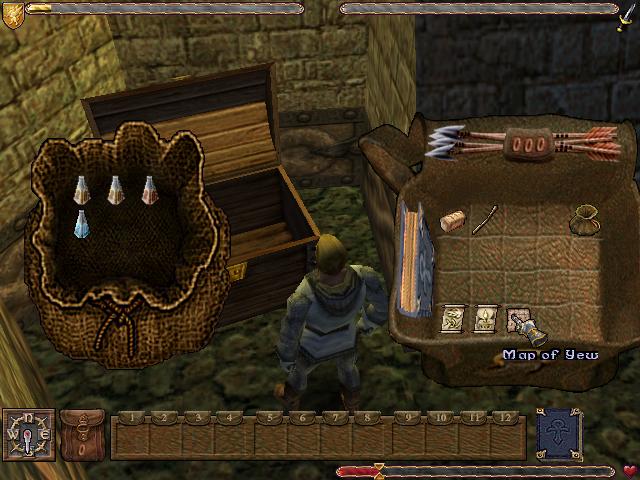Select the blue potion in the sack
This screenshot has height=480, width=640.
click(x=82, y=223)
